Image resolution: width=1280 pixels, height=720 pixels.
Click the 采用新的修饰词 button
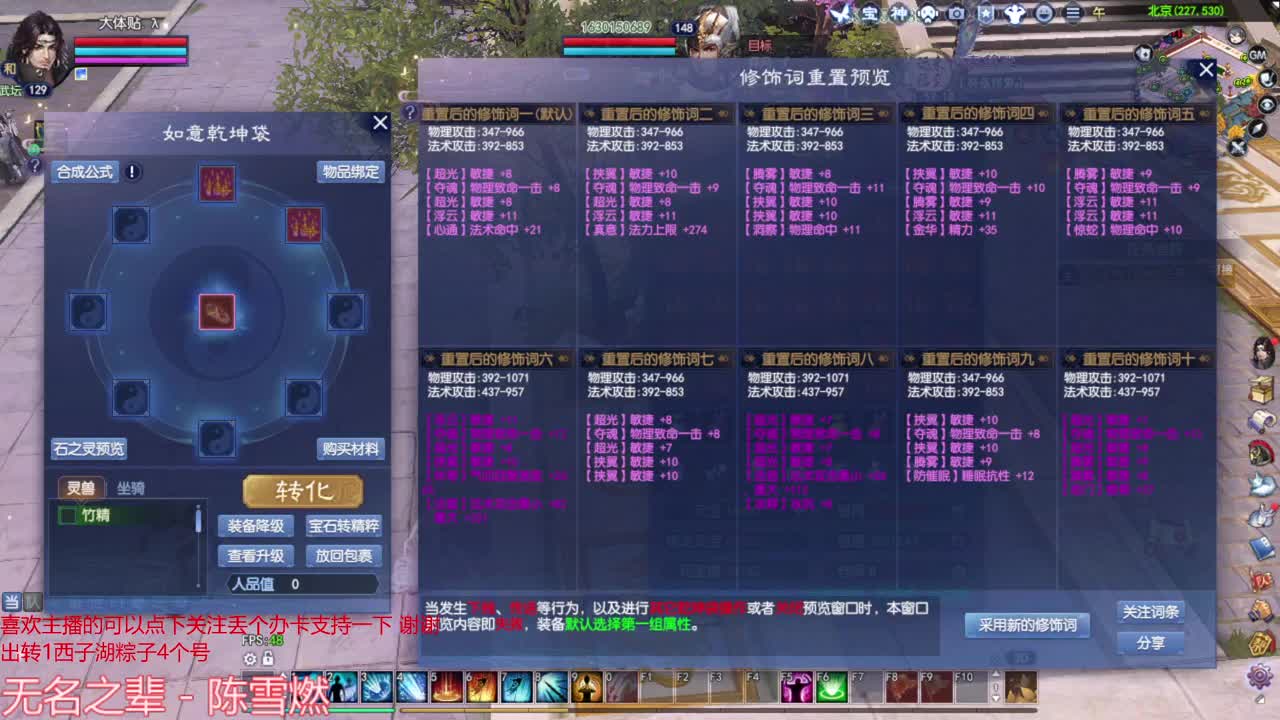click(x=1027, y=625)
